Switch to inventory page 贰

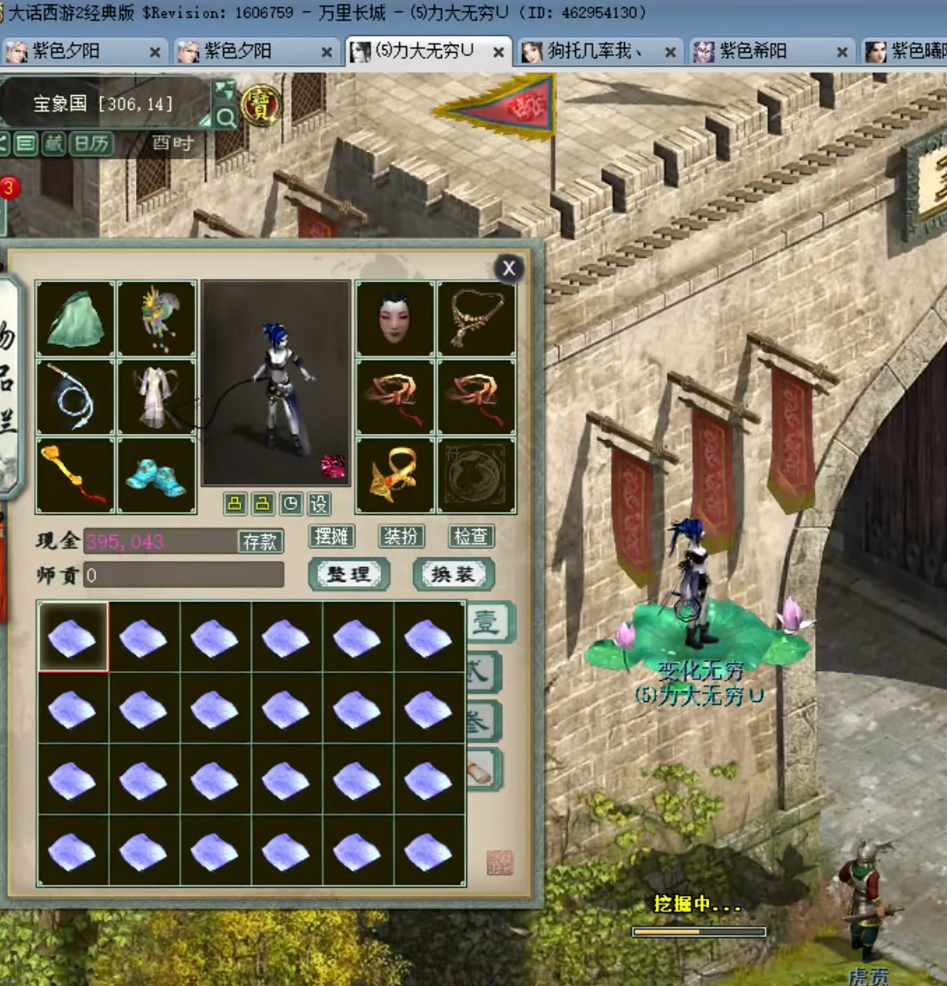point(484,672)
